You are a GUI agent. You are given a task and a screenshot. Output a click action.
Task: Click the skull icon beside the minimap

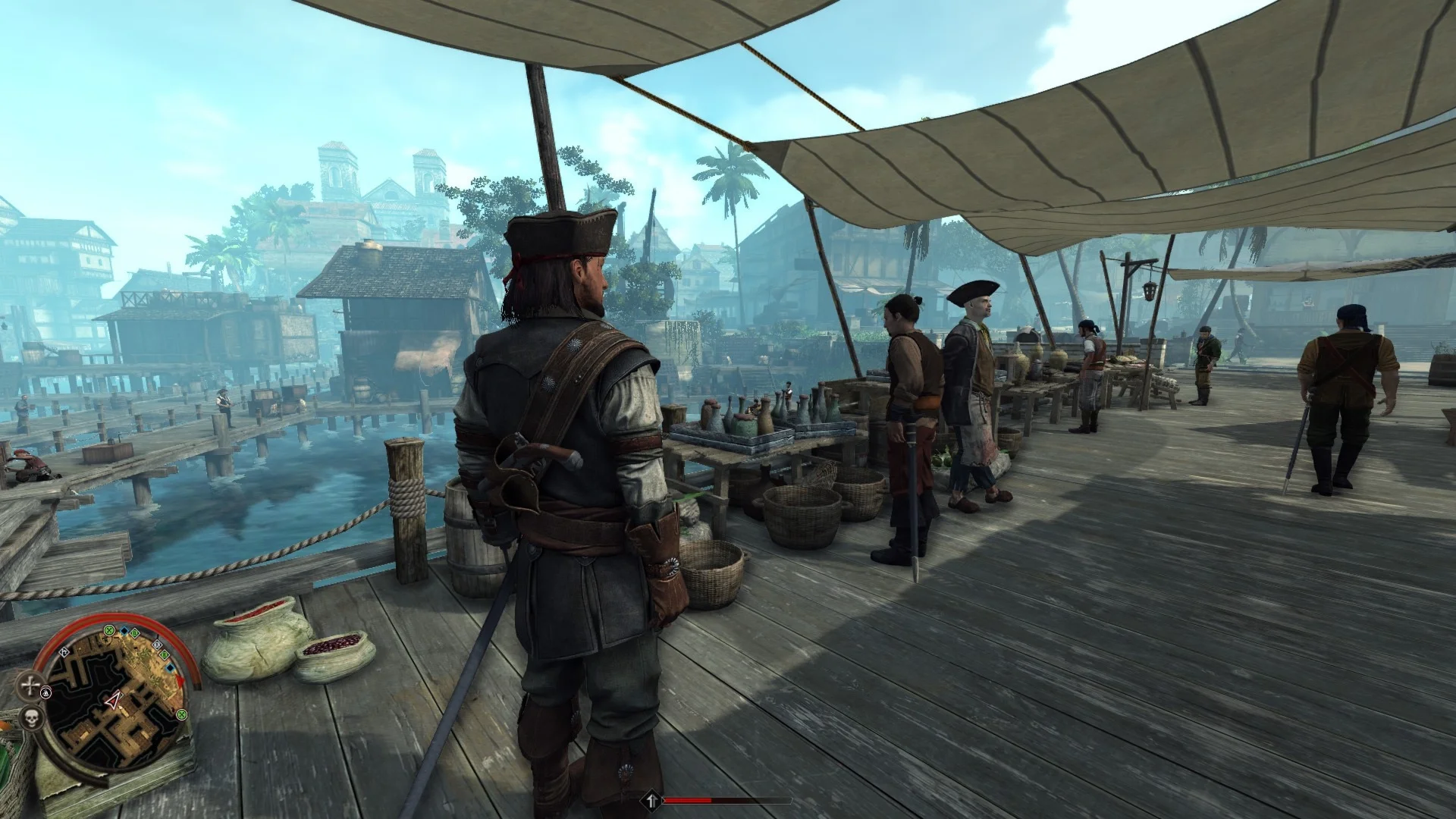(31, 719)
